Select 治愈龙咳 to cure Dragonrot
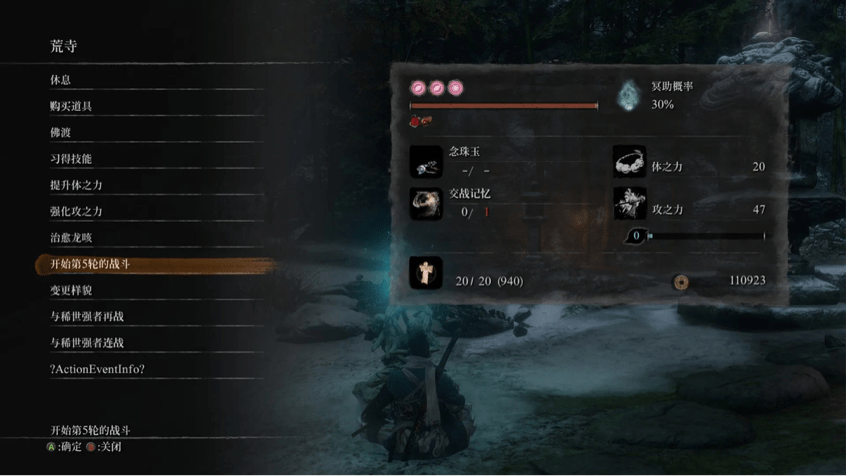Image resolution: width=846 pixels, height=476 pixels. pyautogui.click(x=72, y=238)
